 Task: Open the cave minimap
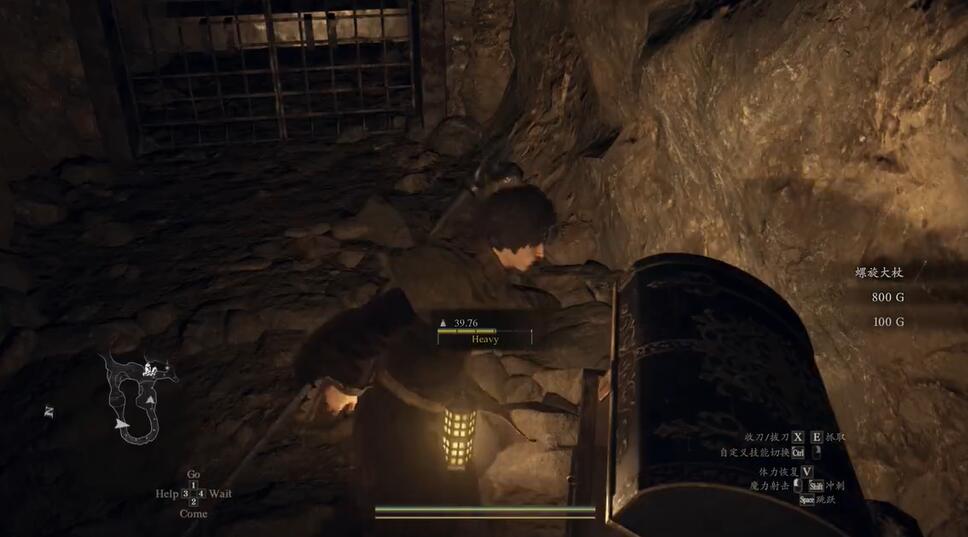[x=140, y=398]
